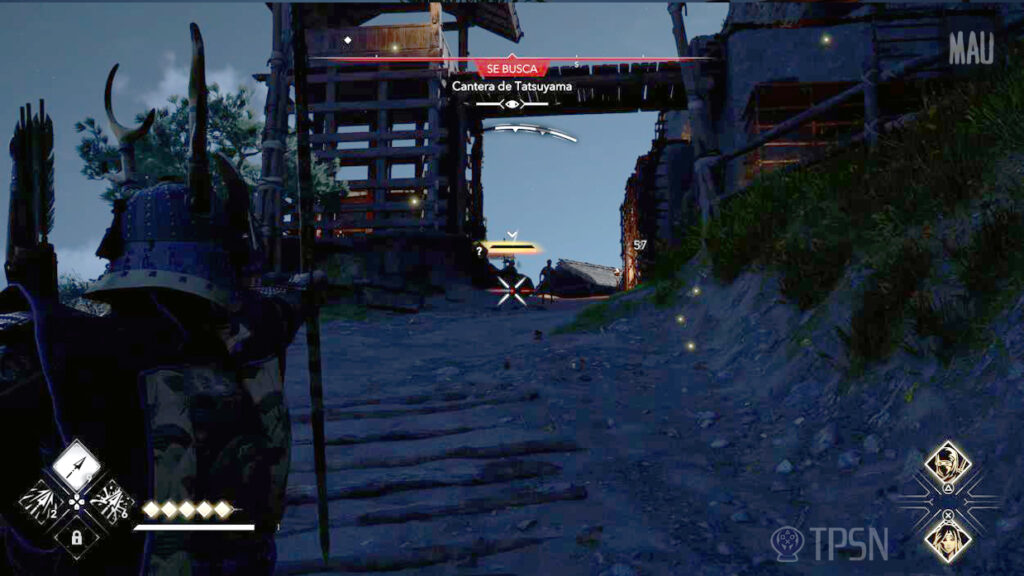This screenshot has width=1024, height=576.
Task: Click the eye stealth detection indicator
Action: [512, 104]
